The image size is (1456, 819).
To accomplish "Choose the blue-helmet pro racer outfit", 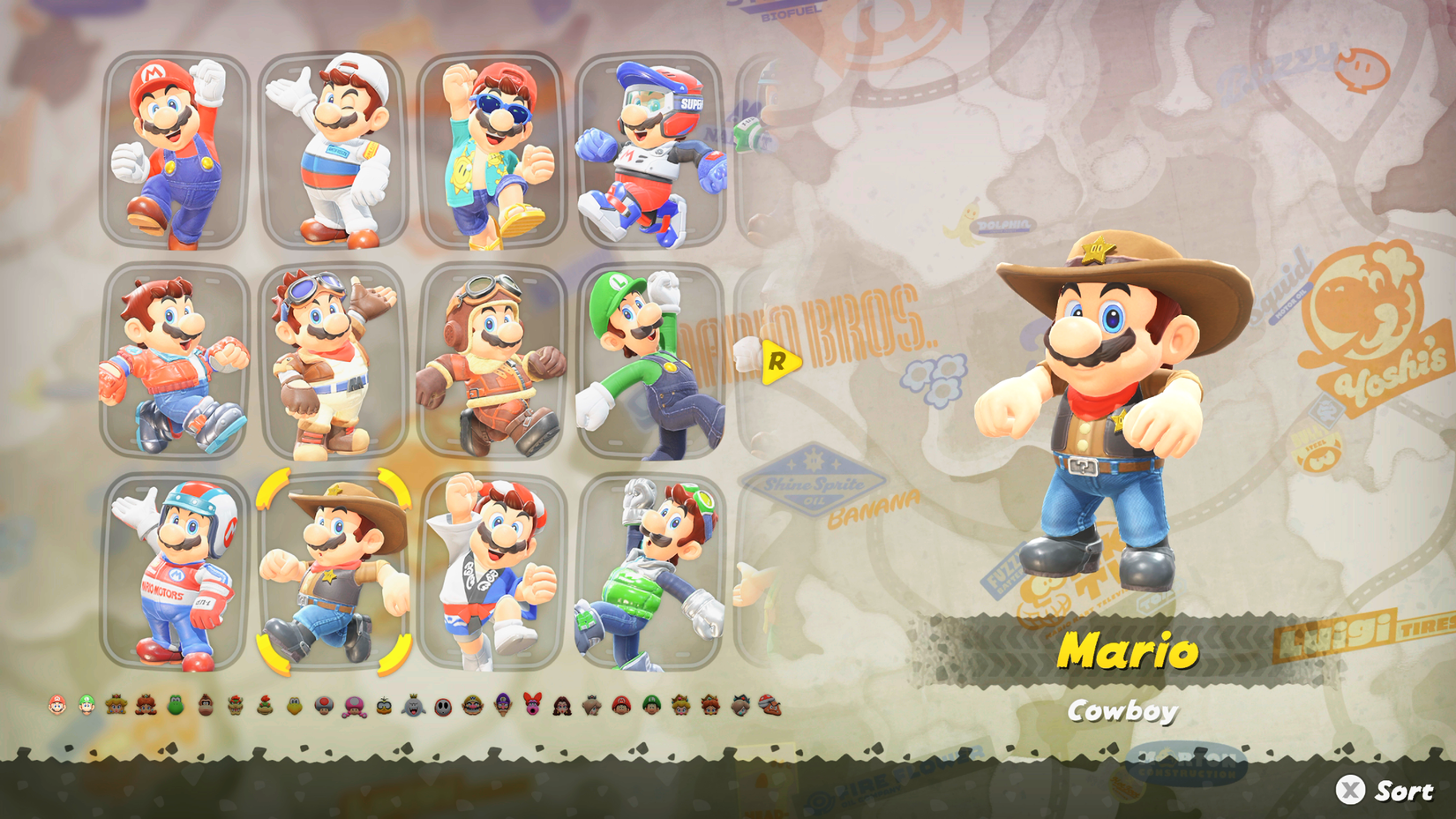I will 653,146.
